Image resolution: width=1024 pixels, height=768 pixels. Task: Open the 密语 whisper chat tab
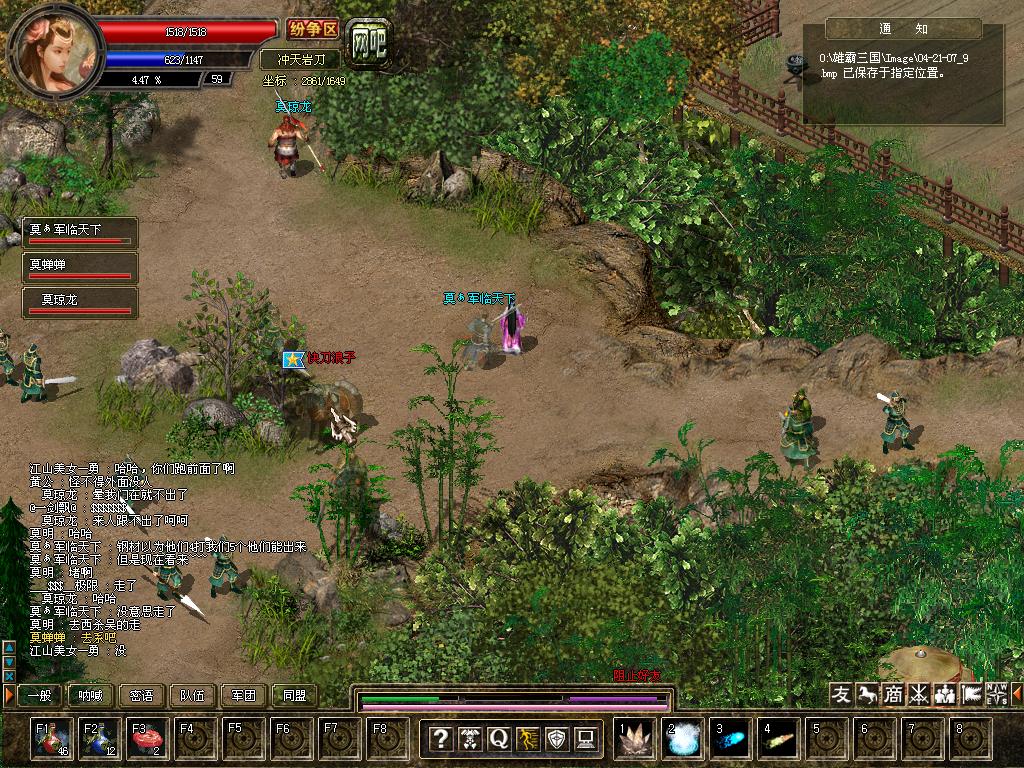142,696
